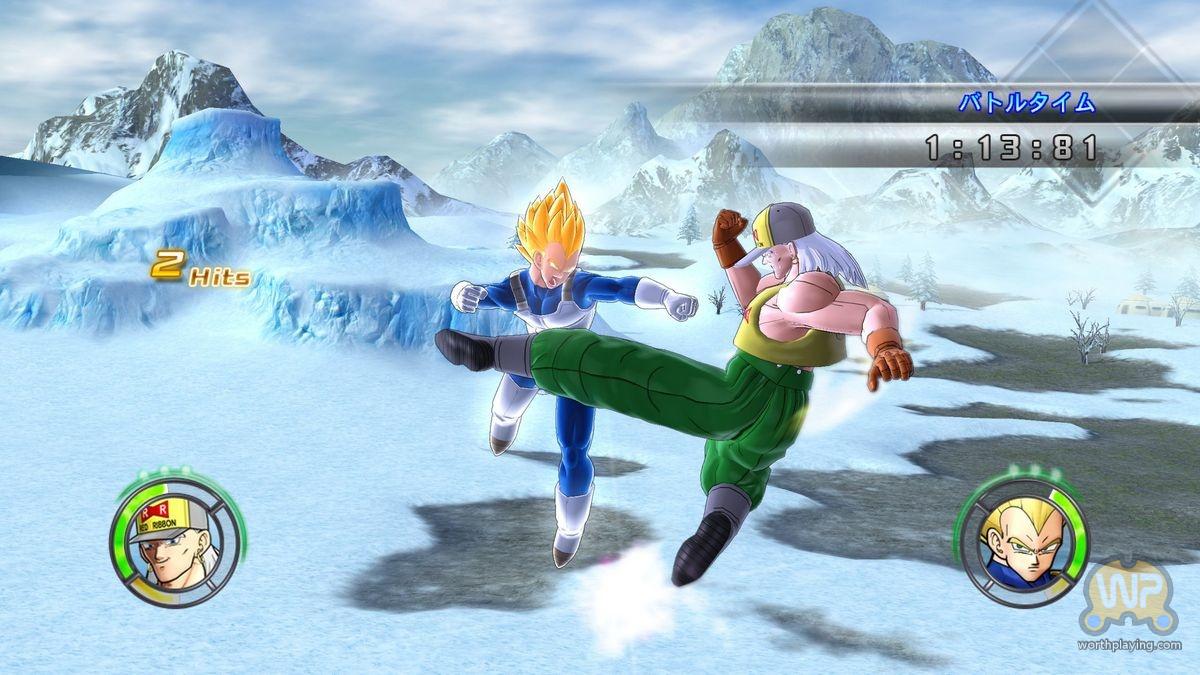1200x675 pixels.
Task: Click the Android 13 character portrait
Action: [174, 543]
